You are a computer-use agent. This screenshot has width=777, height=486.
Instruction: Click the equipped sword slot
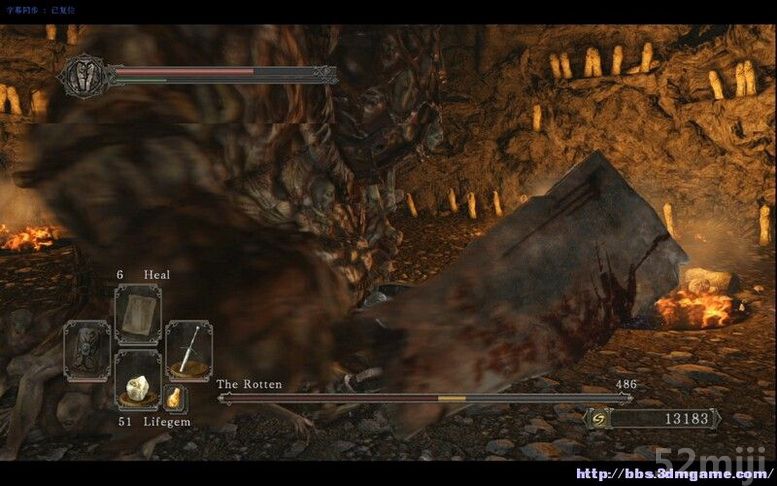click(x=188, y=349)
